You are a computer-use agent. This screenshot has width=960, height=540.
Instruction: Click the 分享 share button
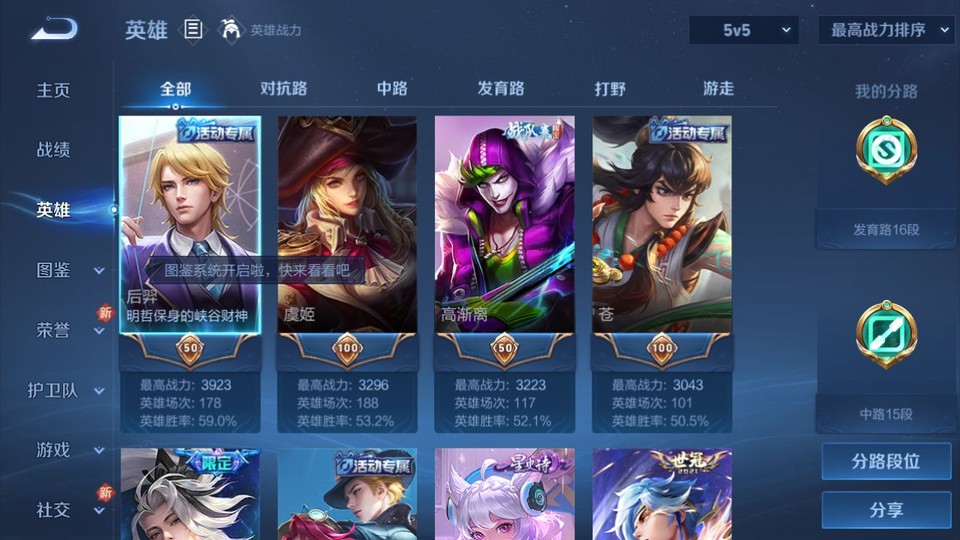click(x=886, y=510)
